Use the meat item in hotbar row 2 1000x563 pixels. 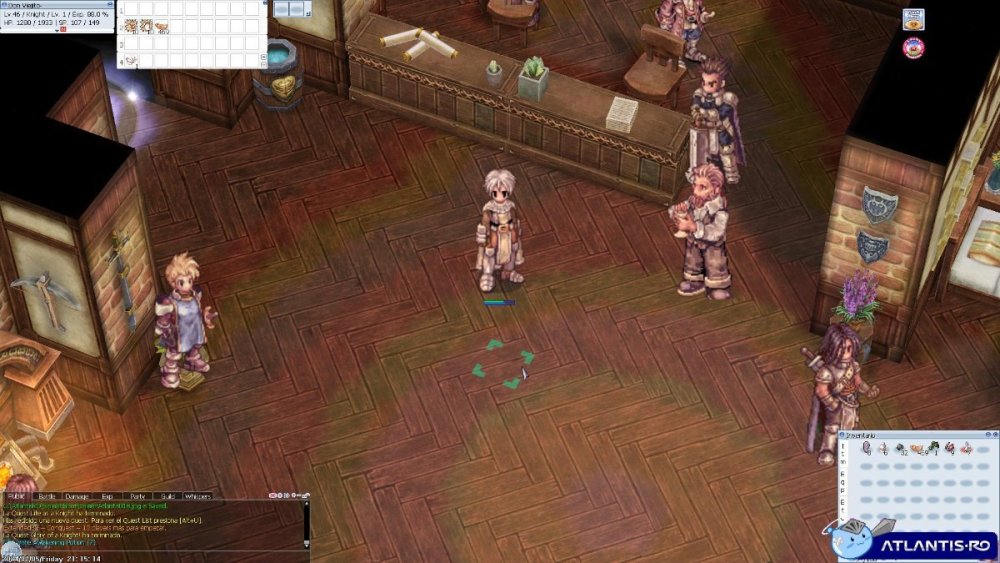click(161, 25)
